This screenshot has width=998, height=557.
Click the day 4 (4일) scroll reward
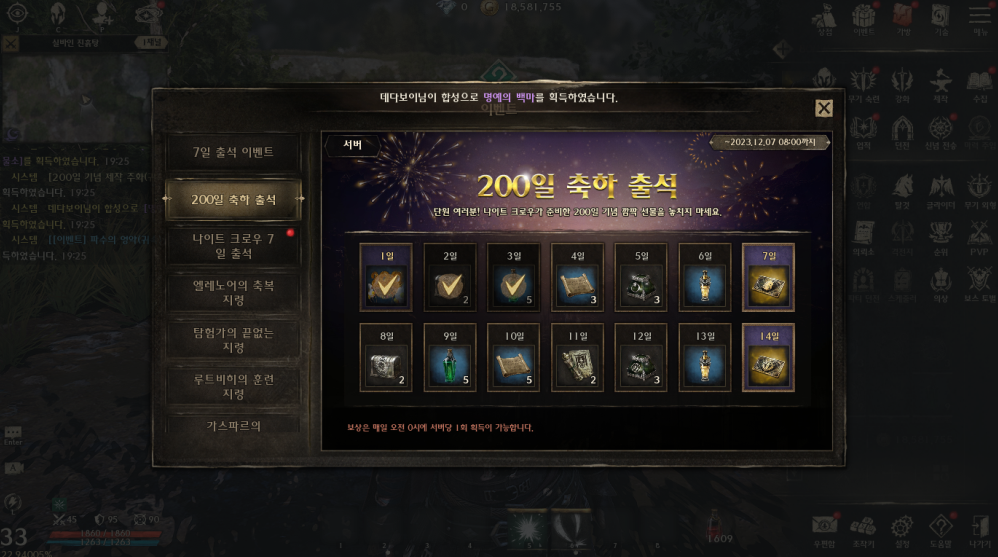click(x=577, y=278)
